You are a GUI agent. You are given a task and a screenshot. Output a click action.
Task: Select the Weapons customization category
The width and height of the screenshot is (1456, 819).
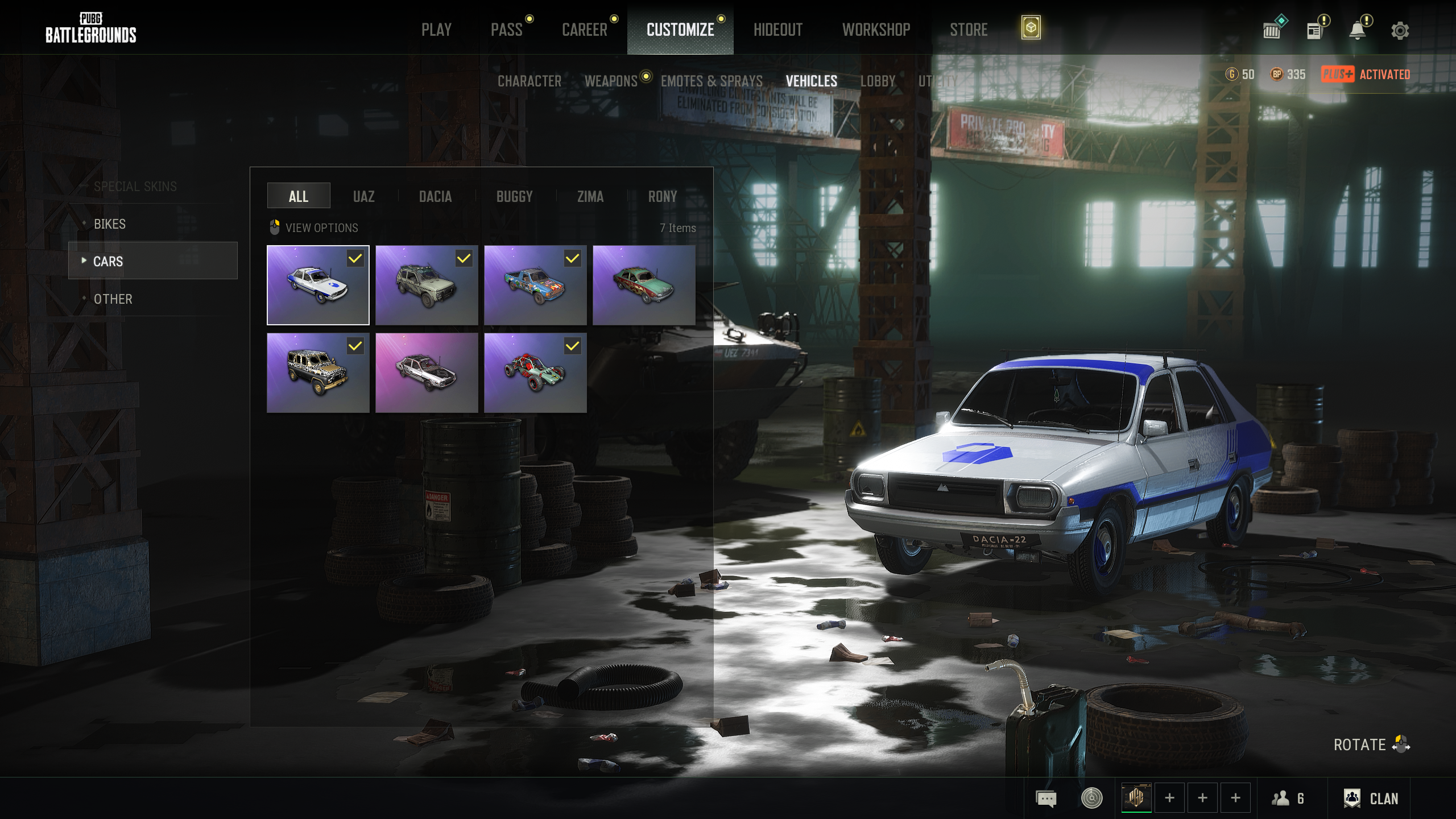(x=611, y=81)
